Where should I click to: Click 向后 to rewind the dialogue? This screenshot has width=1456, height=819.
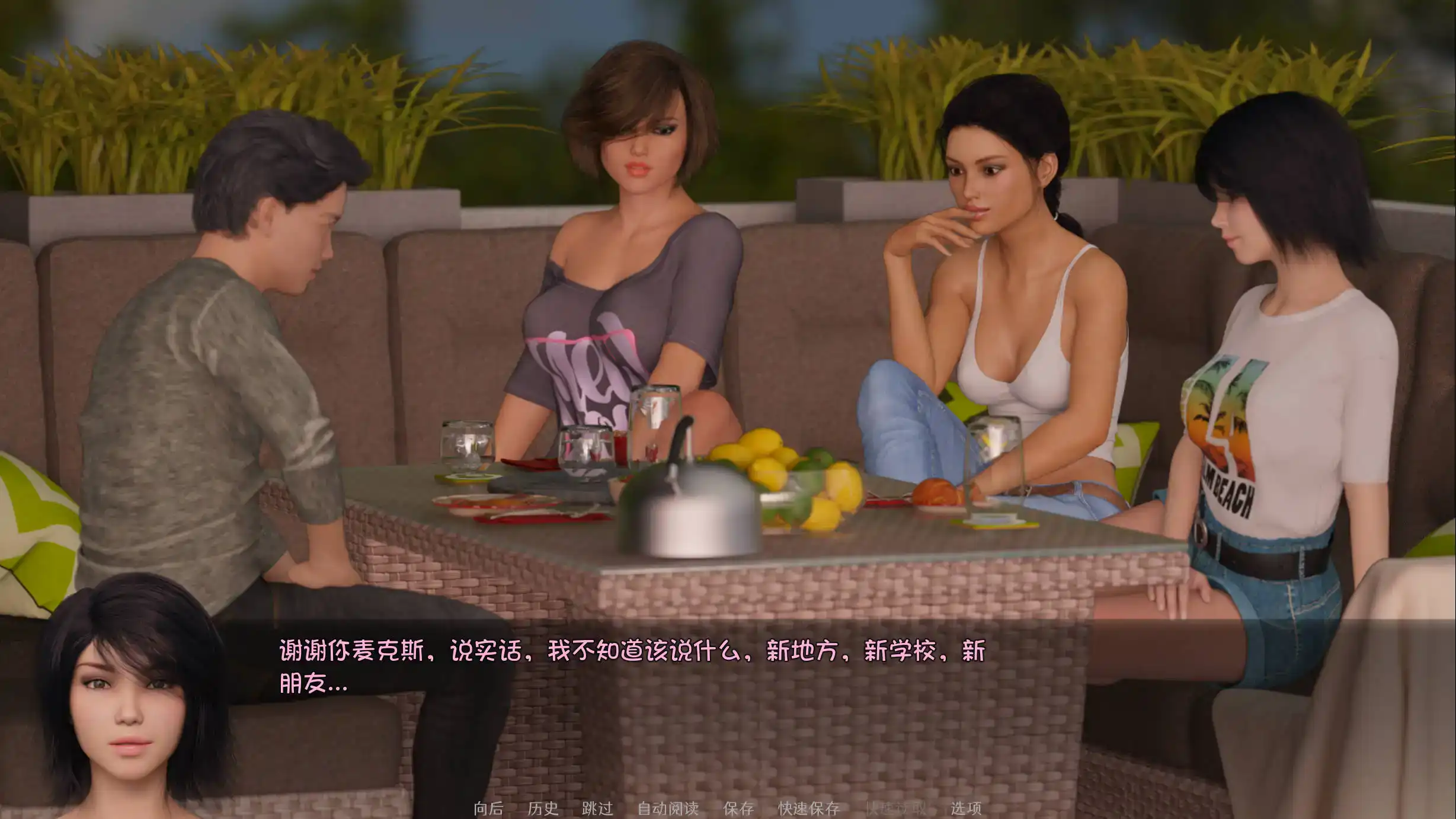489,807
